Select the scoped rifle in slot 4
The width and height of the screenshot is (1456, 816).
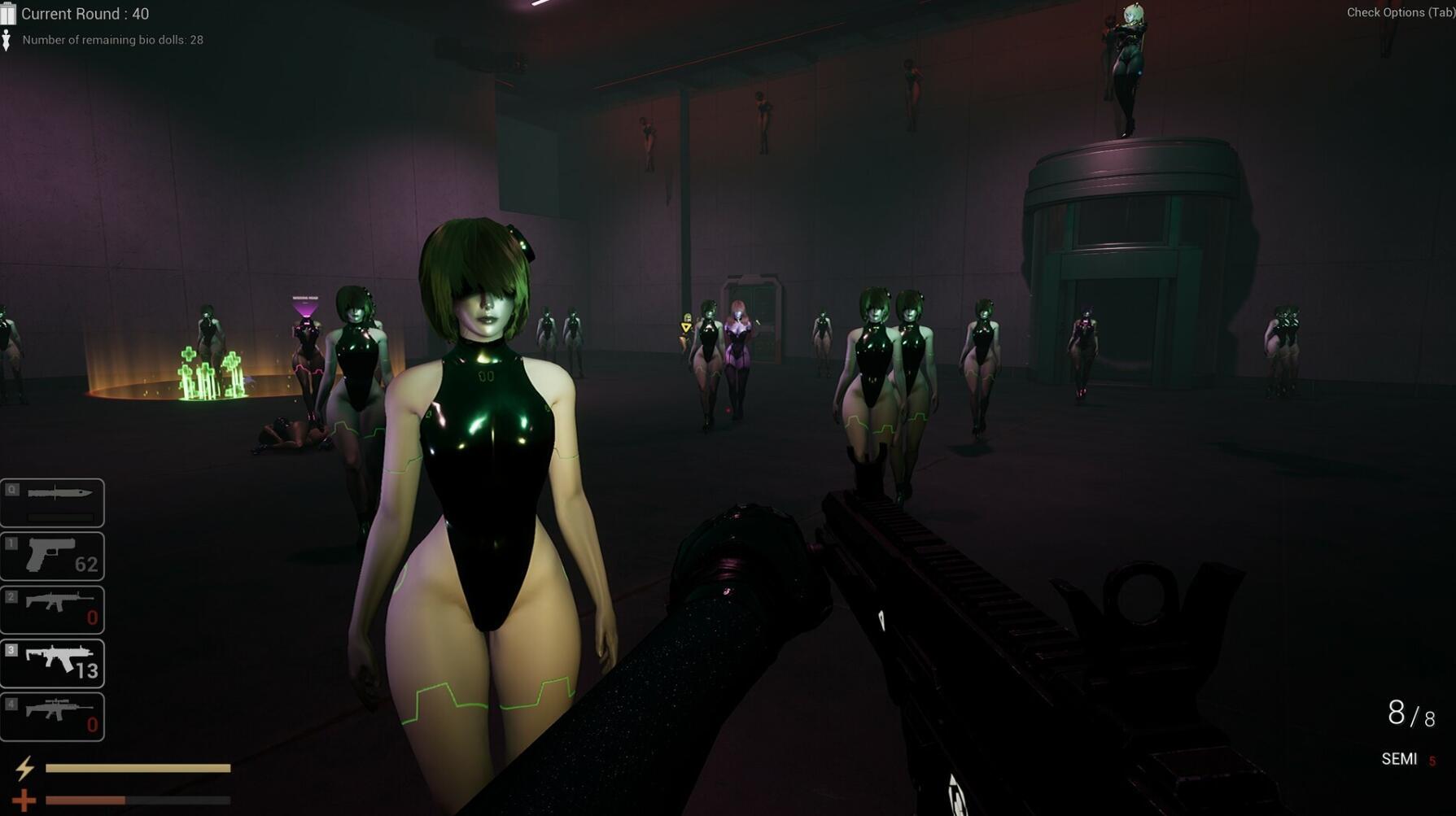[x=52, y=716]
